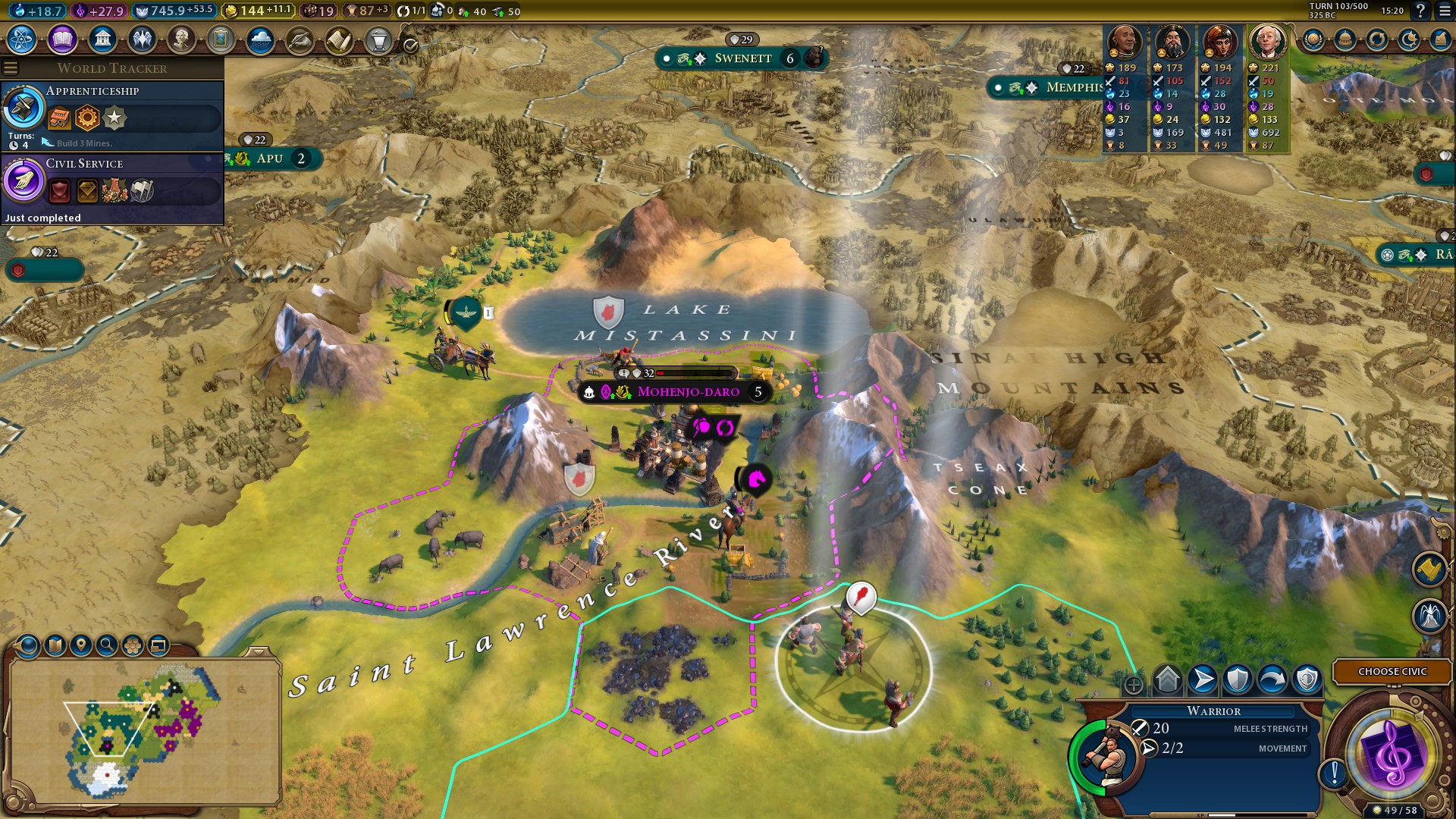Viewport: 1456px width, 819px height.
Task: Click the Choose Civic button
Action: [x=1392, y=671]
